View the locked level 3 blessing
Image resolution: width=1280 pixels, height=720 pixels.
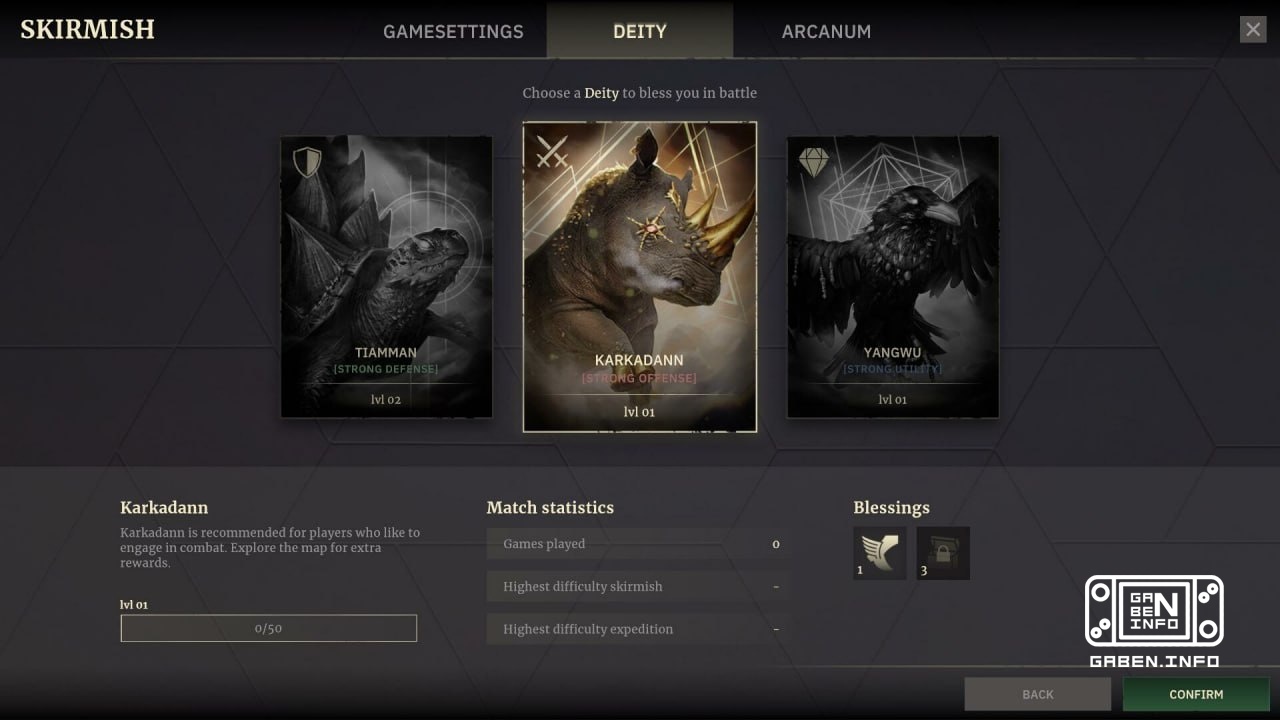[x=943, y=553]
